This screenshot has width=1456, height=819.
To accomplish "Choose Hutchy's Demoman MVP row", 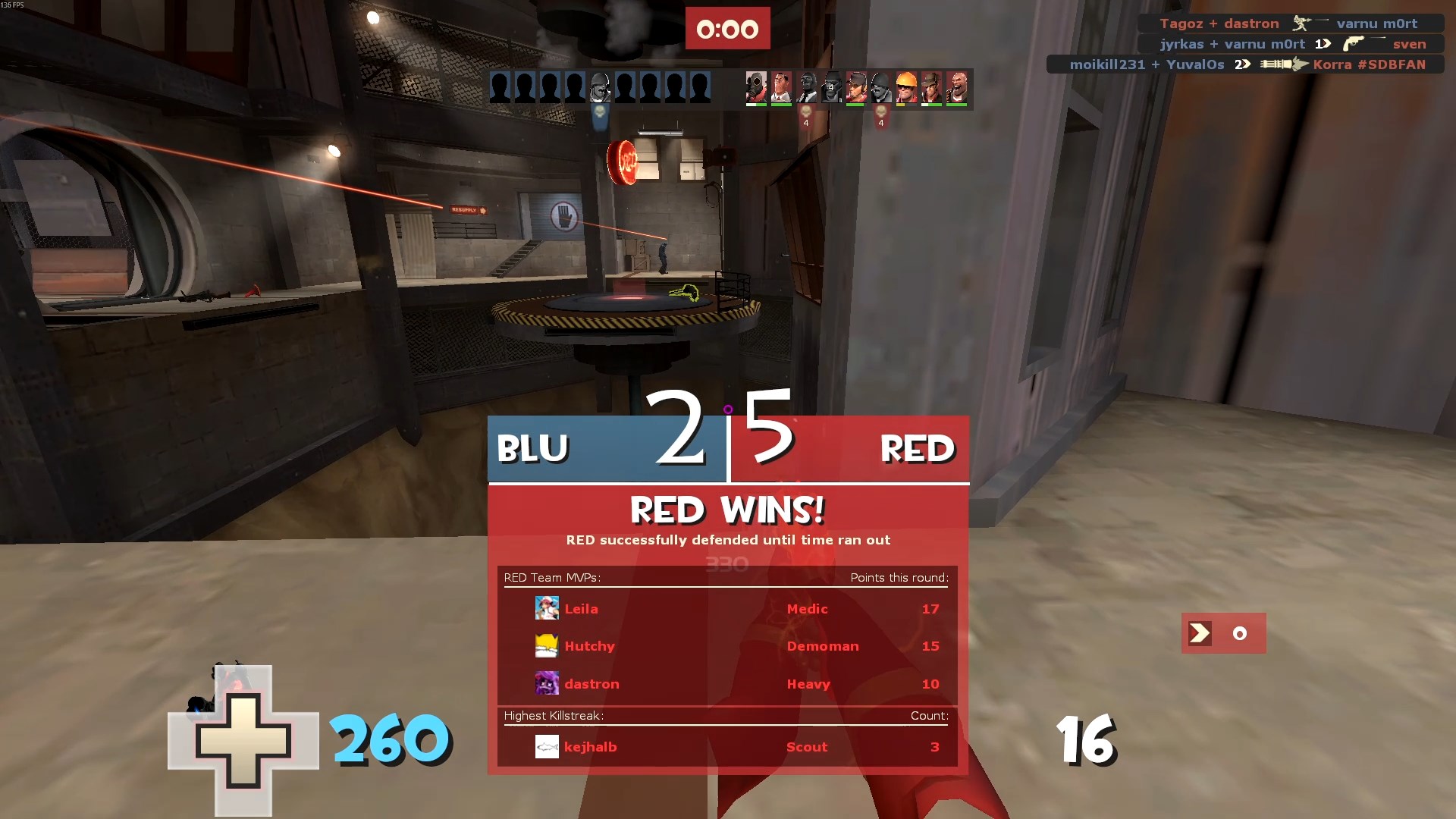I will coord(726,646).
